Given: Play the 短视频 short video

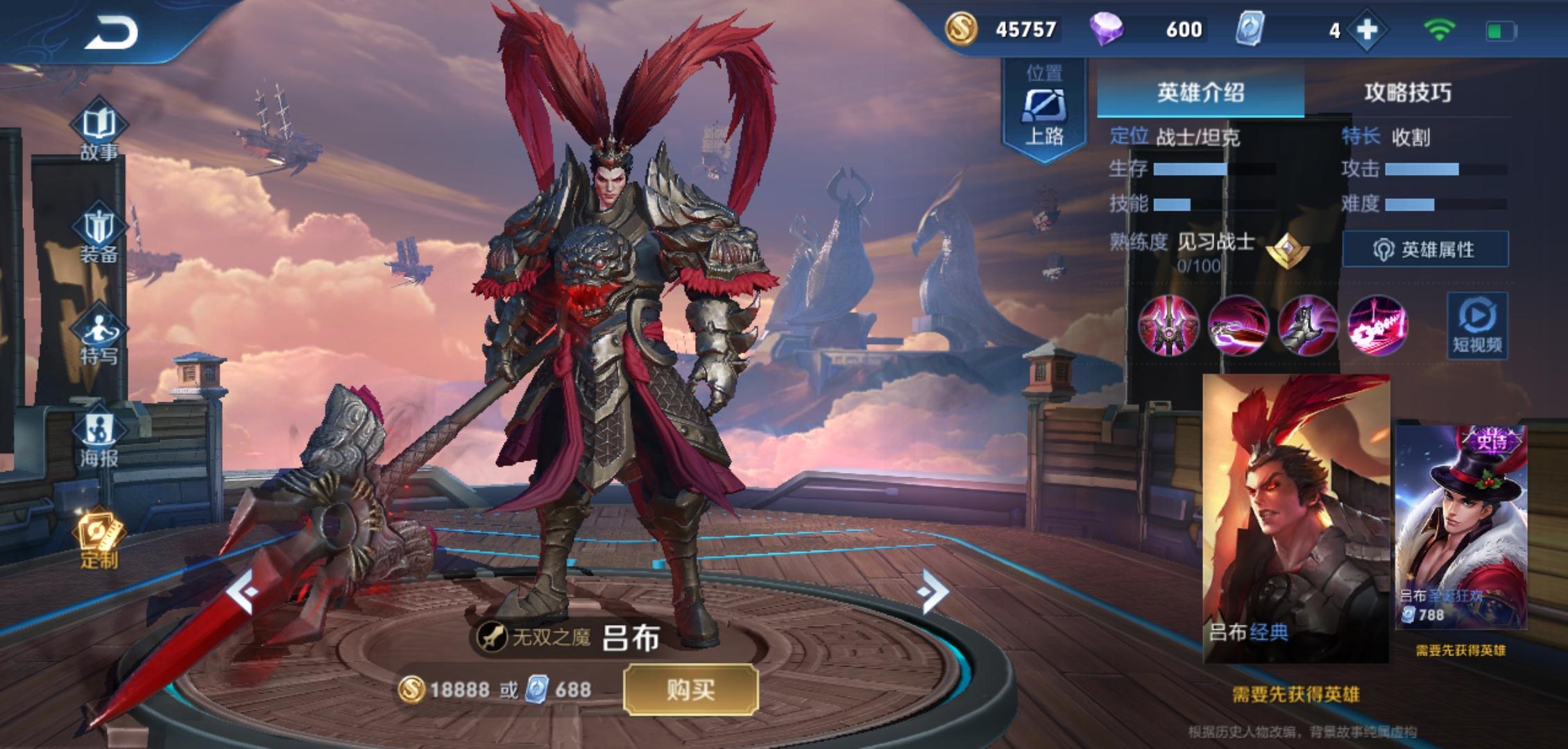Looking at the screenshot, I should coord(1477,325).
